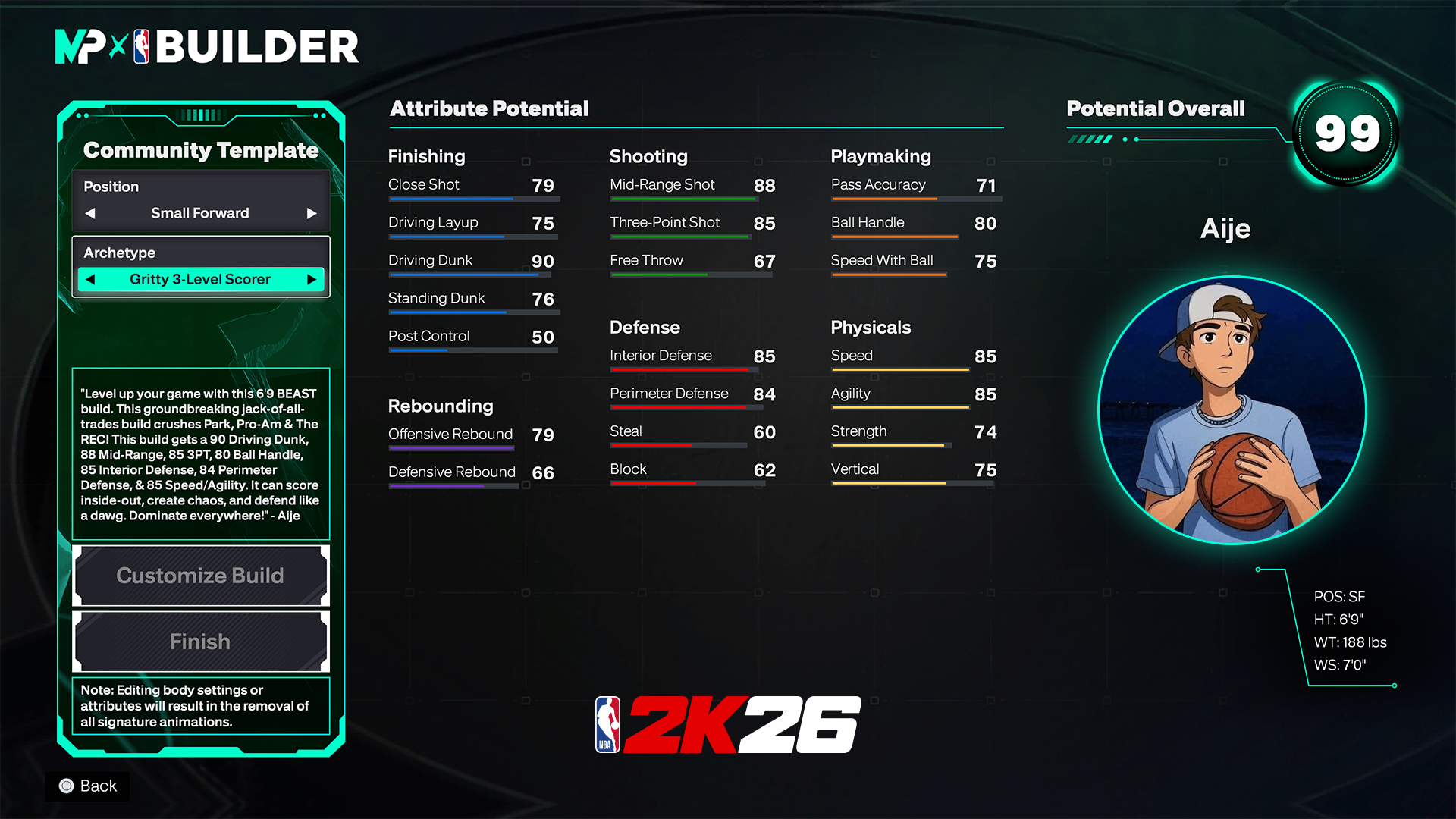This screenshot has height=819, width=1456.
Task: Click the right arrow beside Small Forward
Action: (x=311, y=213)
